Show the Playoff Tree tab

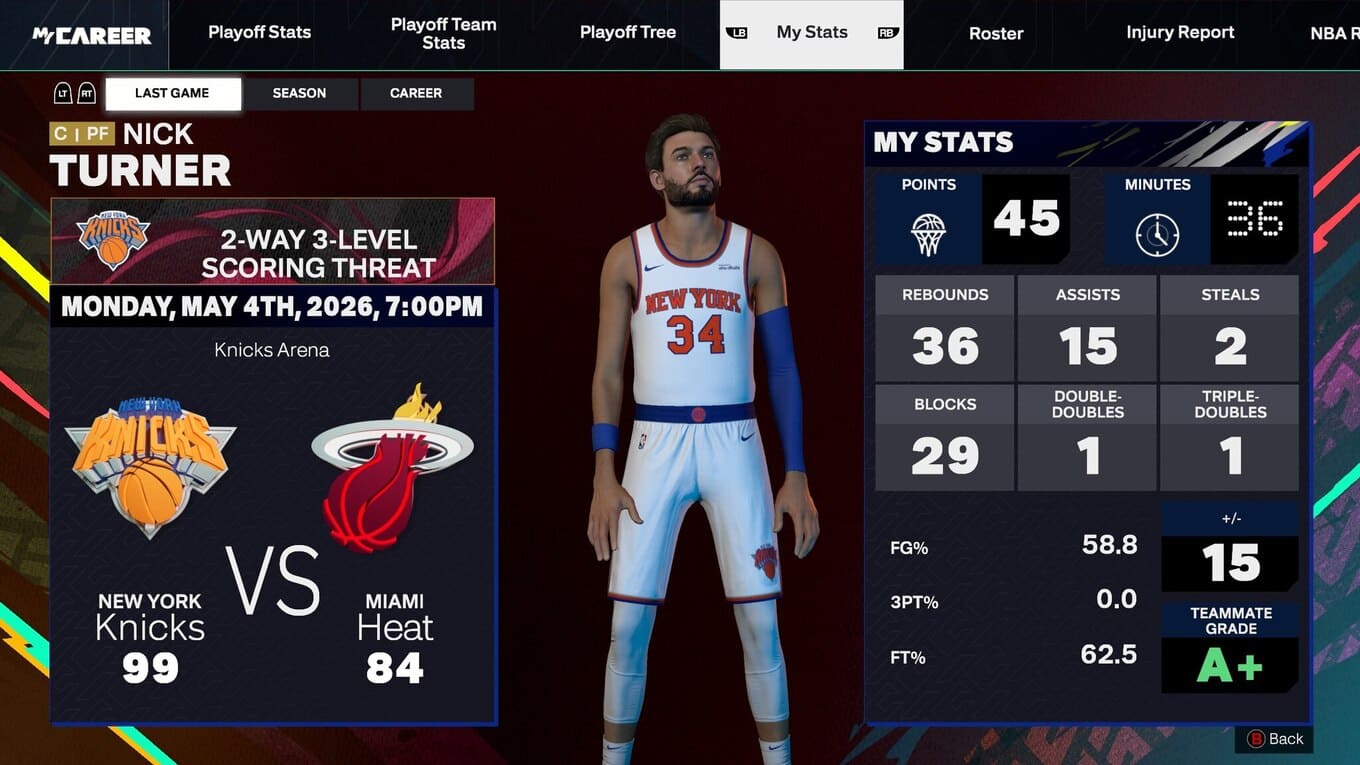pos(627,33)
